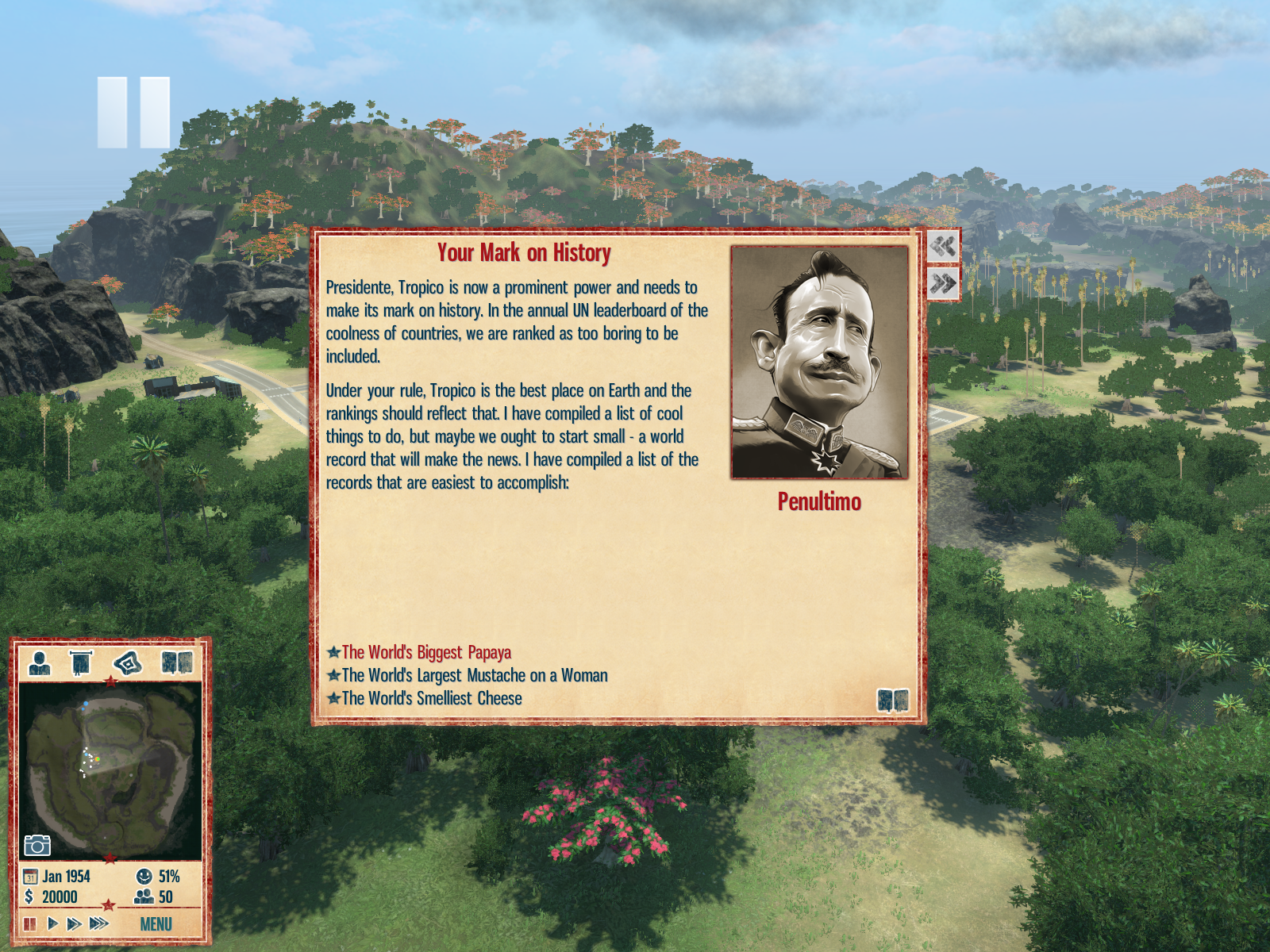Set game speed to double arrows

coord(74,923)
